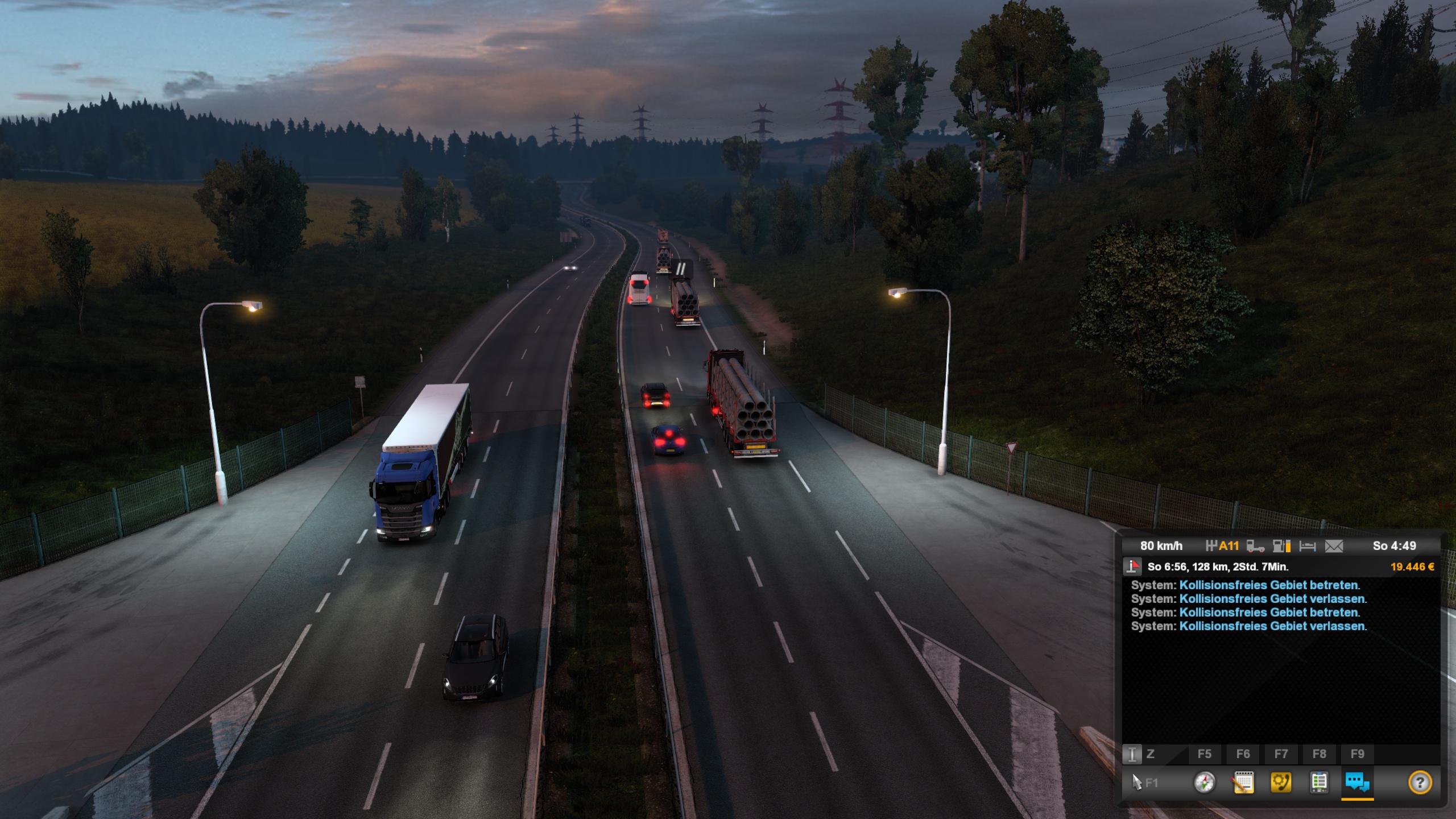Click the bed rest indicator icon
This screenshot has width=1456, height=819.
pos(1308,547)
